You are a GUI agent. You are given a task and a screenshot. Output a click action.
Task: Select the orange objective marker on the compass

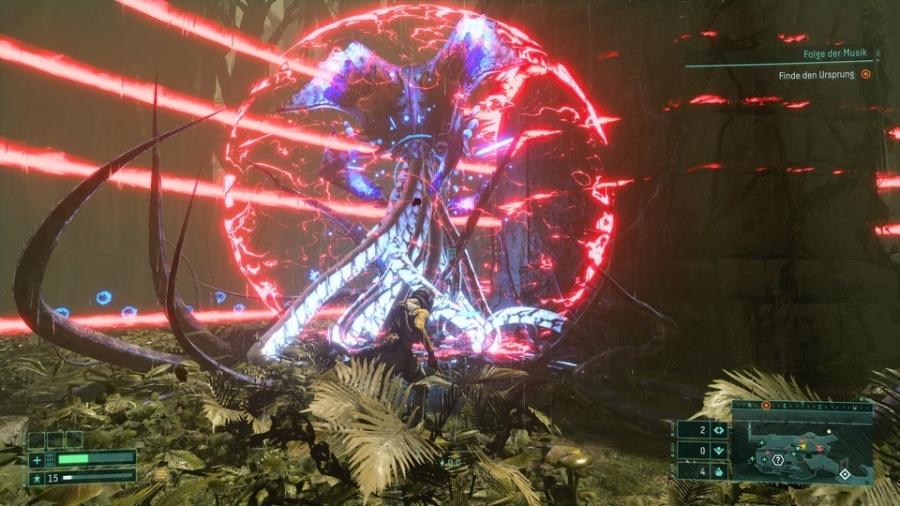766,405
